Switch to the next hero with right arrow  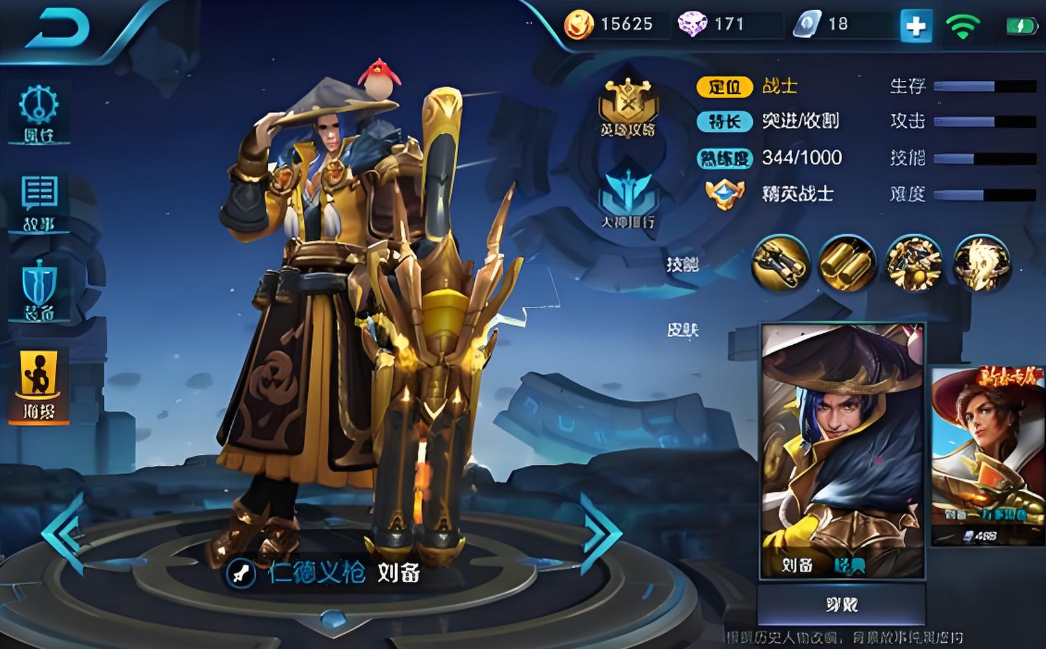click(x=601, y=532)
